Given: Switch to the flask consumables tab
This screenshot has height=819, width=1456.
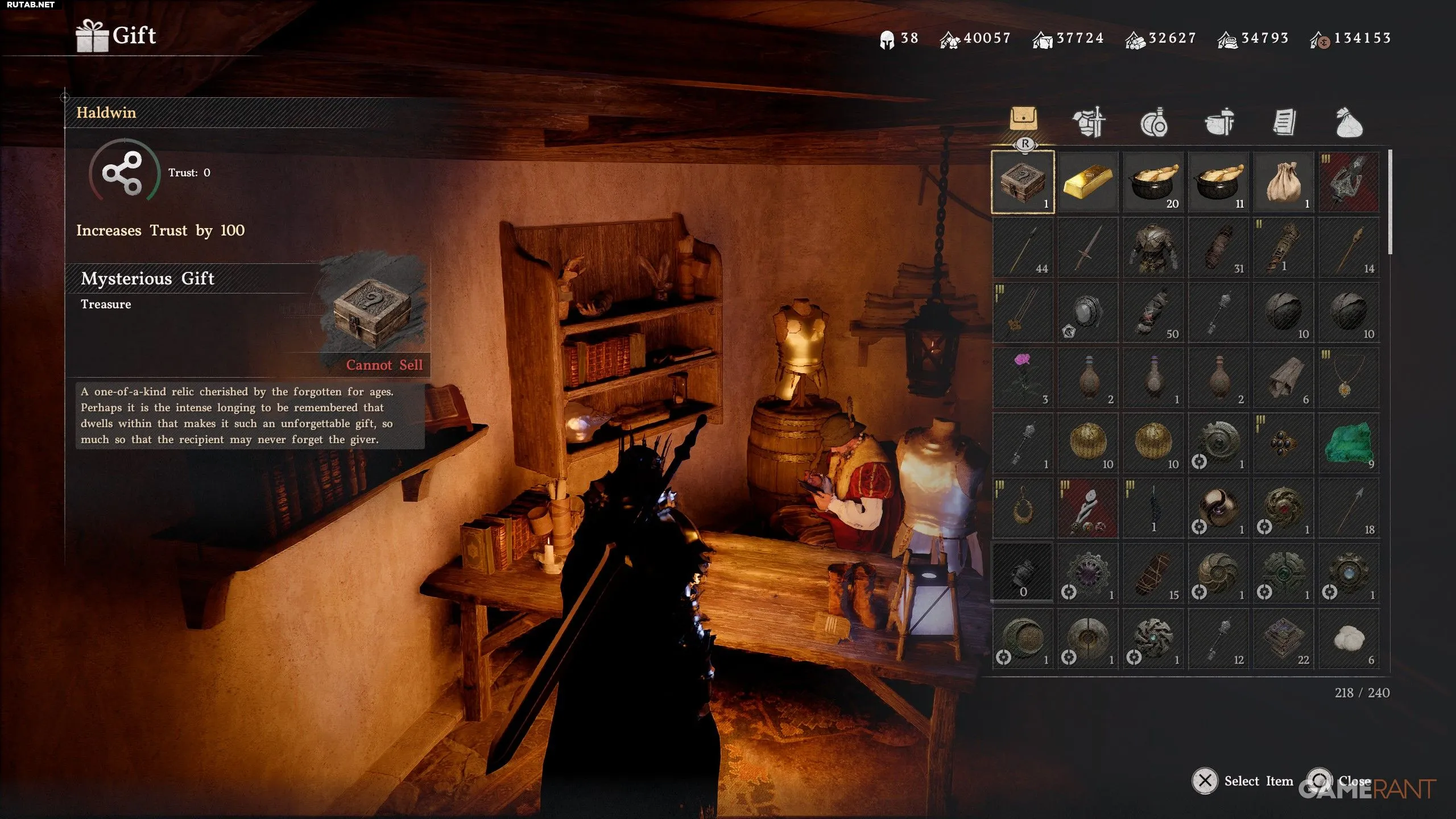Looking at the screenshot, I should pyautogui.click(x=1153, y=122).
